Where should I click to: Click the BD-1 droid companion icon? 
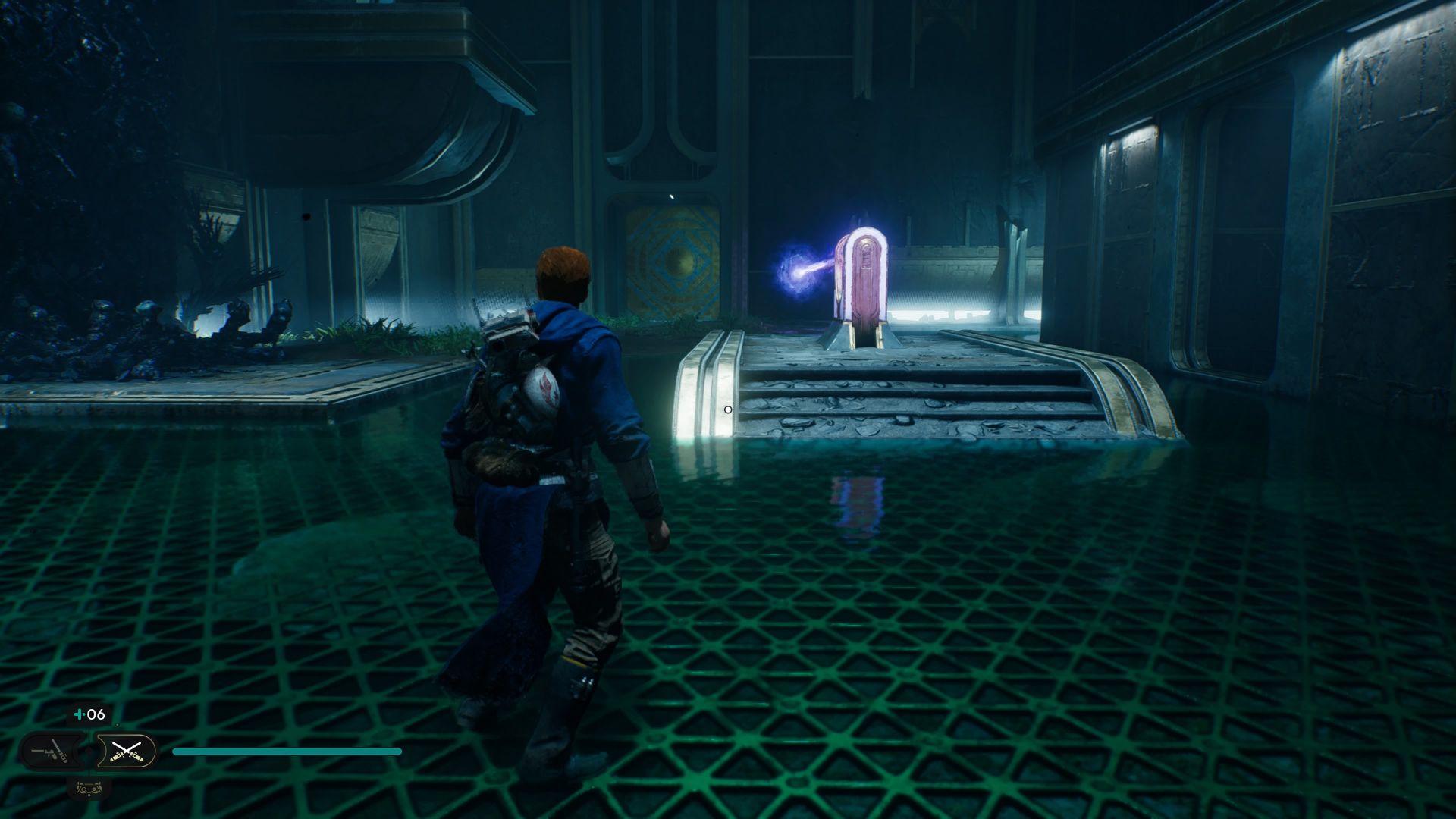pyautogui.click(x=89, y=789)
